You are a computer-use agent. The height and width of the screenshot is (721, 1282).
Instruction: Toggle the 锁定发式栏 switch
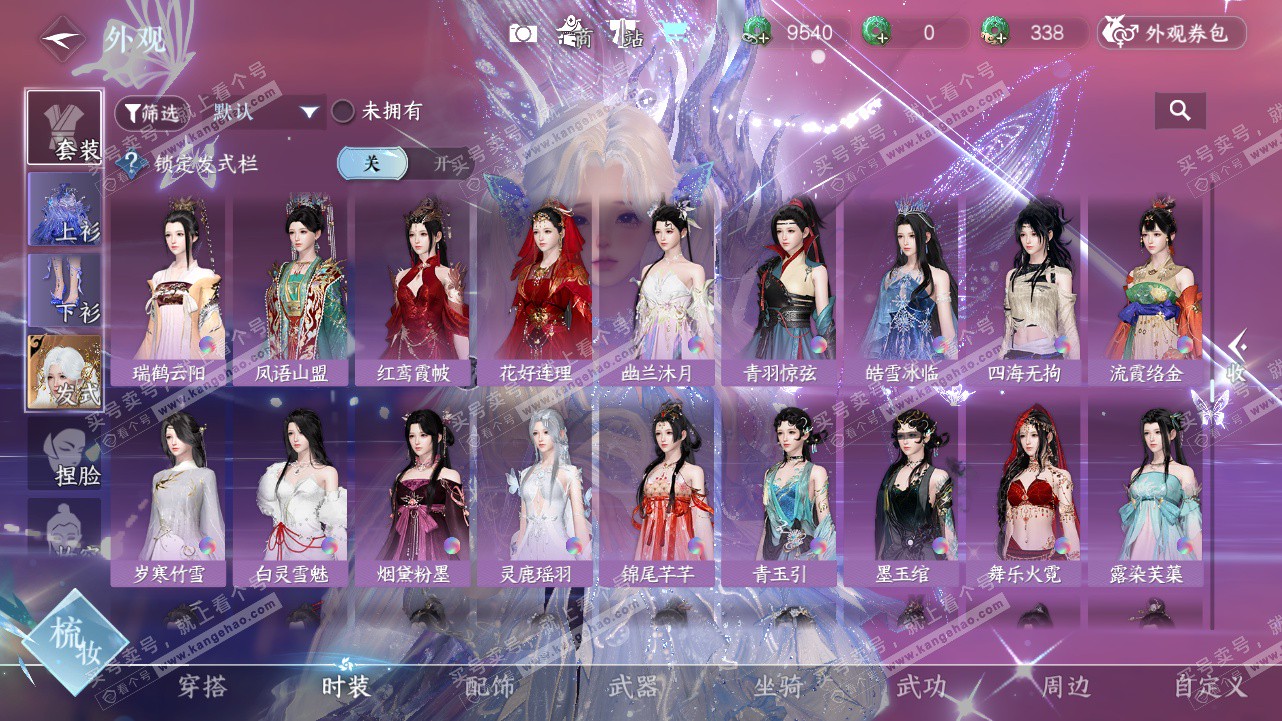click(x=404, y=164)
